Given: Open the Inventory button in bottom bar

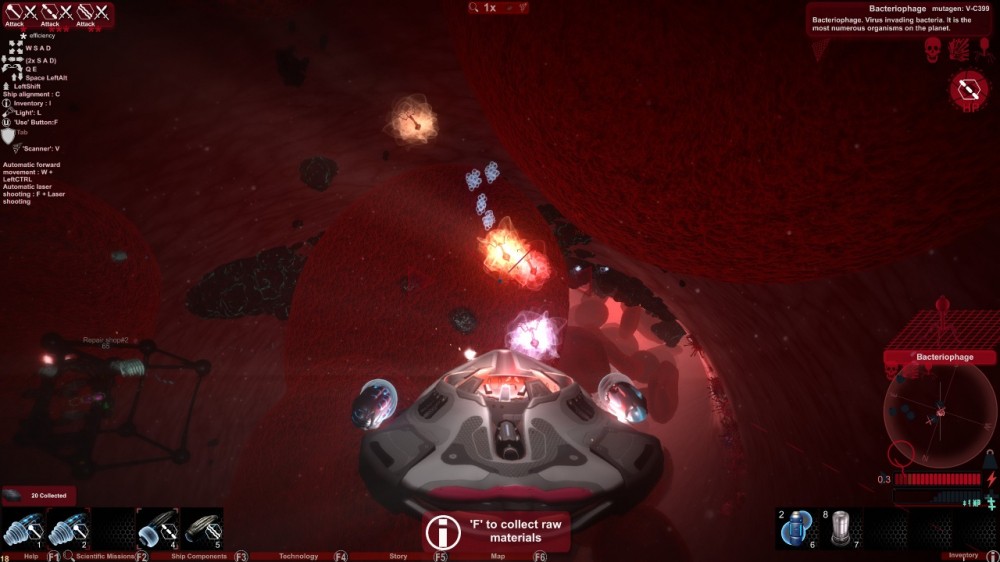Looking at the screenshot, I should pyautogui.click(x=963, y=556).
